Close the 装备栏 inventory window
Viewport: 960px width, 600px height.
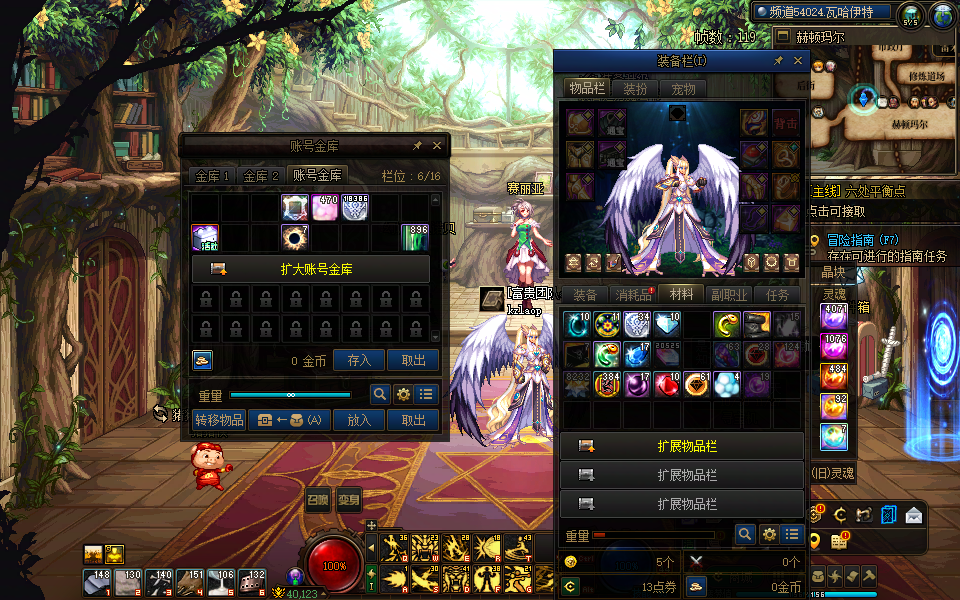tap(798, 61)
